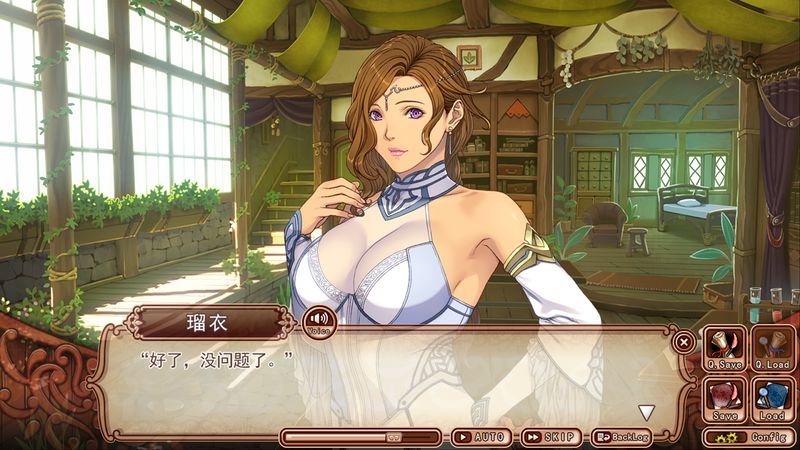This screenshot has width=800, height=450.
Task: Click the slider bar below the dialogue box
Action: click(x=360, y=437)
